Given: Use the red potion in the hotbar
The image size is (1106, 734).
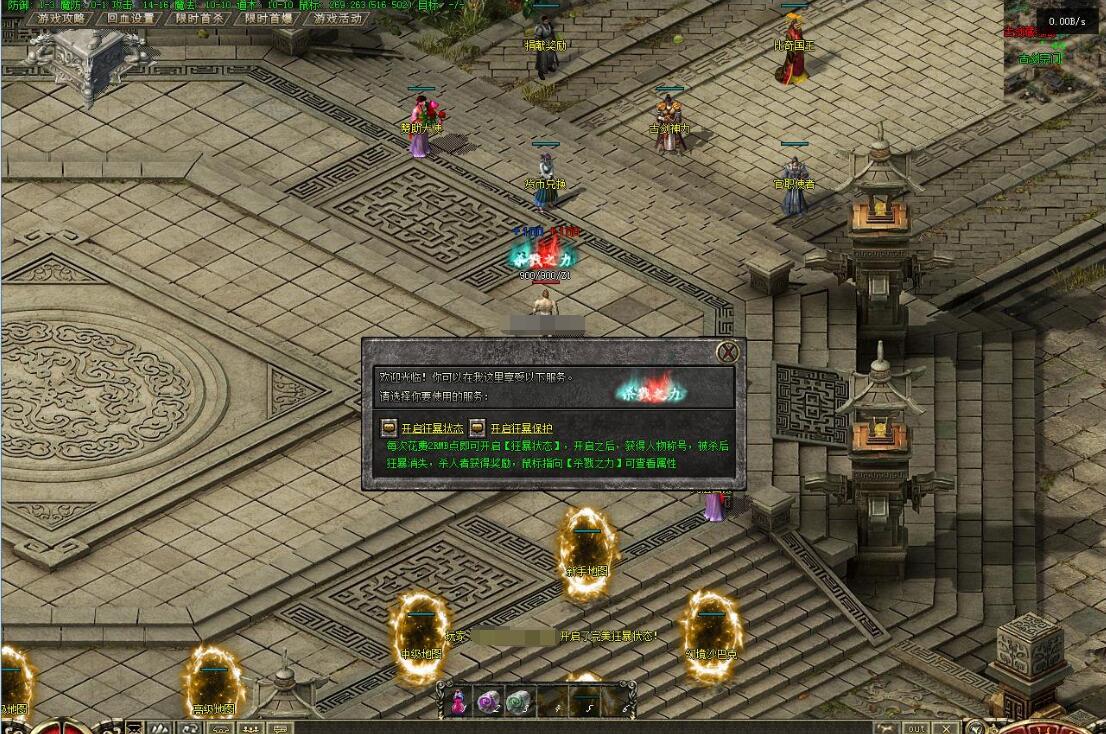Looking at the screenshot, I should coord(459,702).
